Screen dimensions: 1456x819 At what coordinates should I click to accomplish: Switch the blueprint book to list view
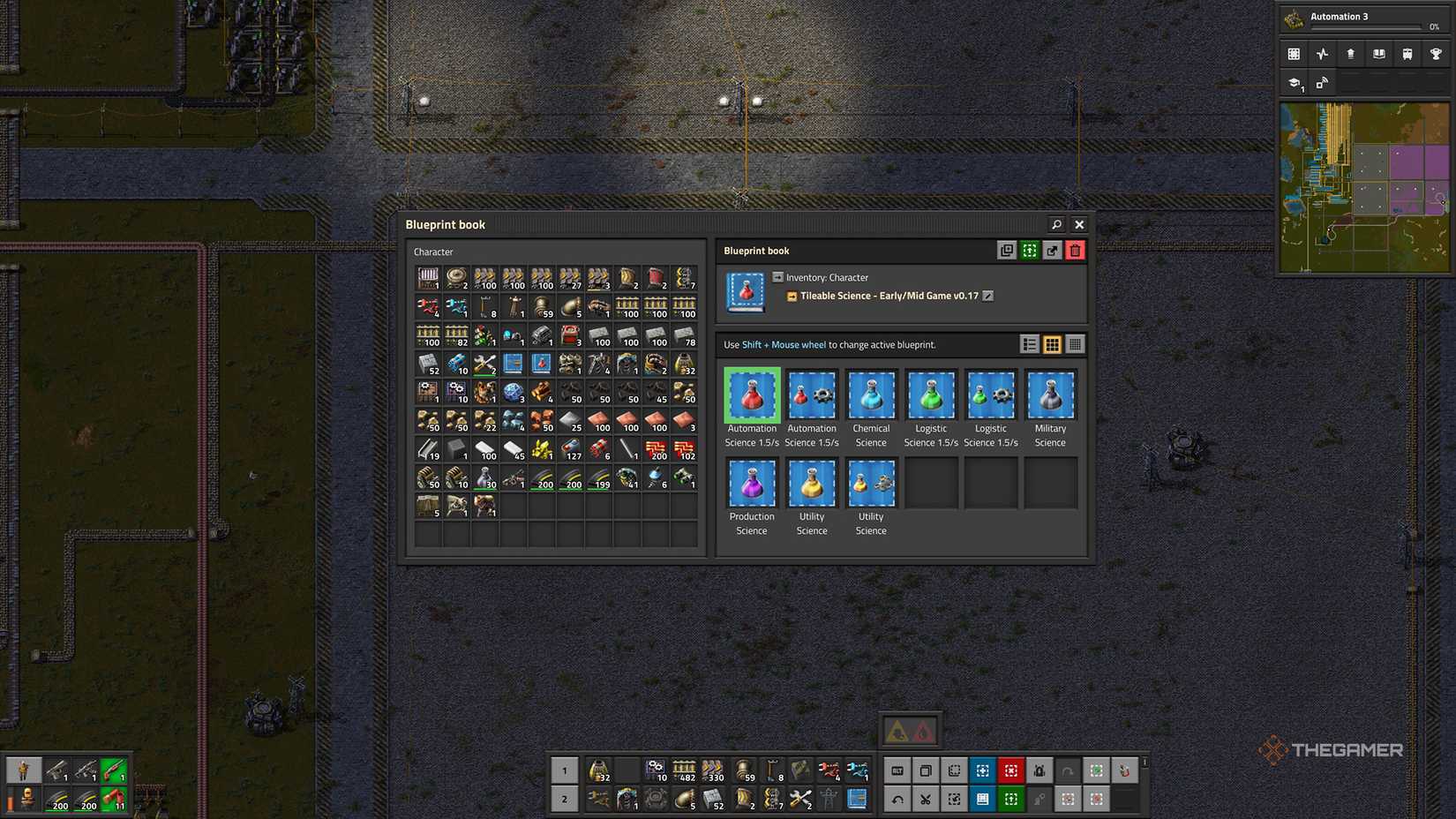[x=1030, y=344]
